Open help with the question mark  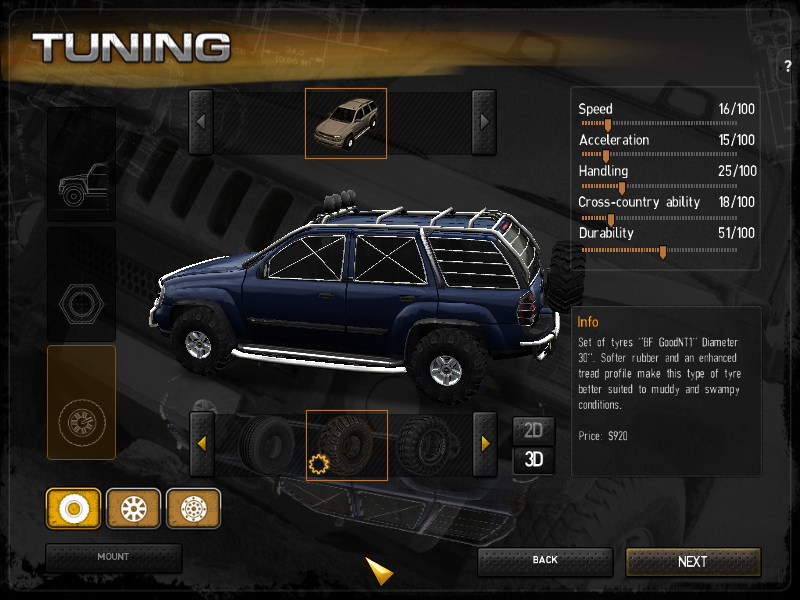click(788, 66)
